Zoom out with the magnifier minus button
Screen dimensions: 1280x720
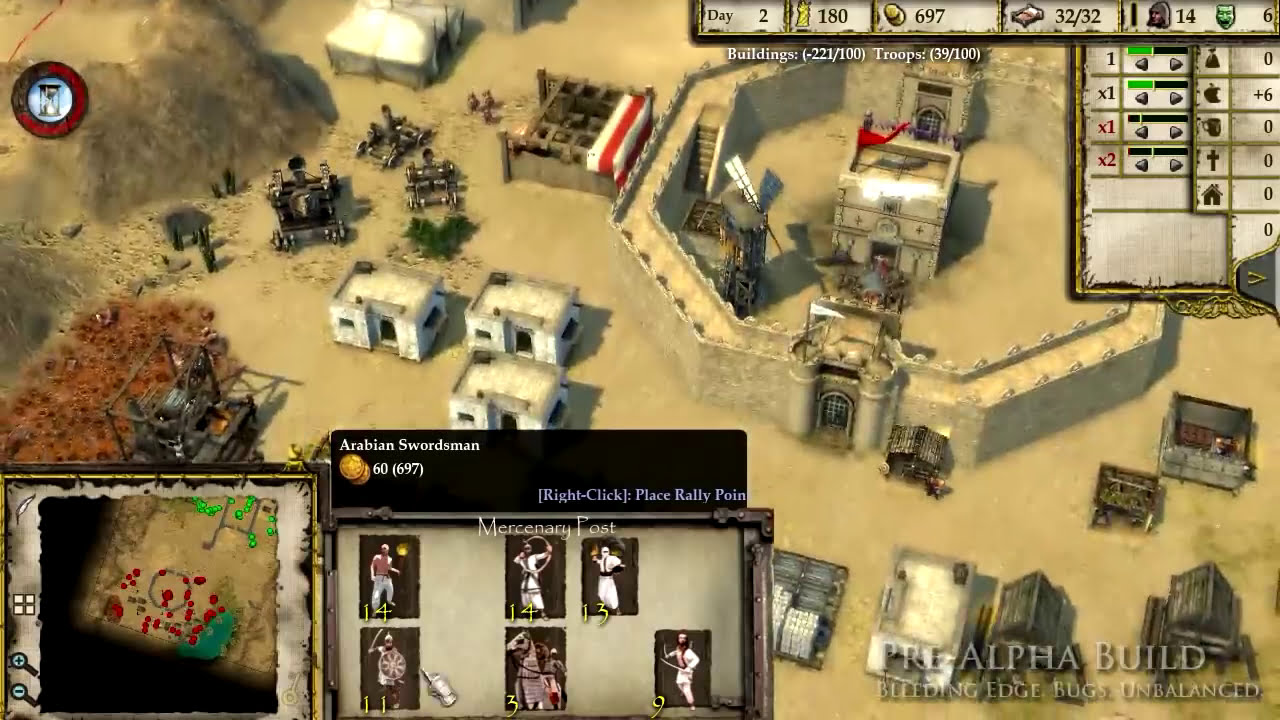coord(20,691)
